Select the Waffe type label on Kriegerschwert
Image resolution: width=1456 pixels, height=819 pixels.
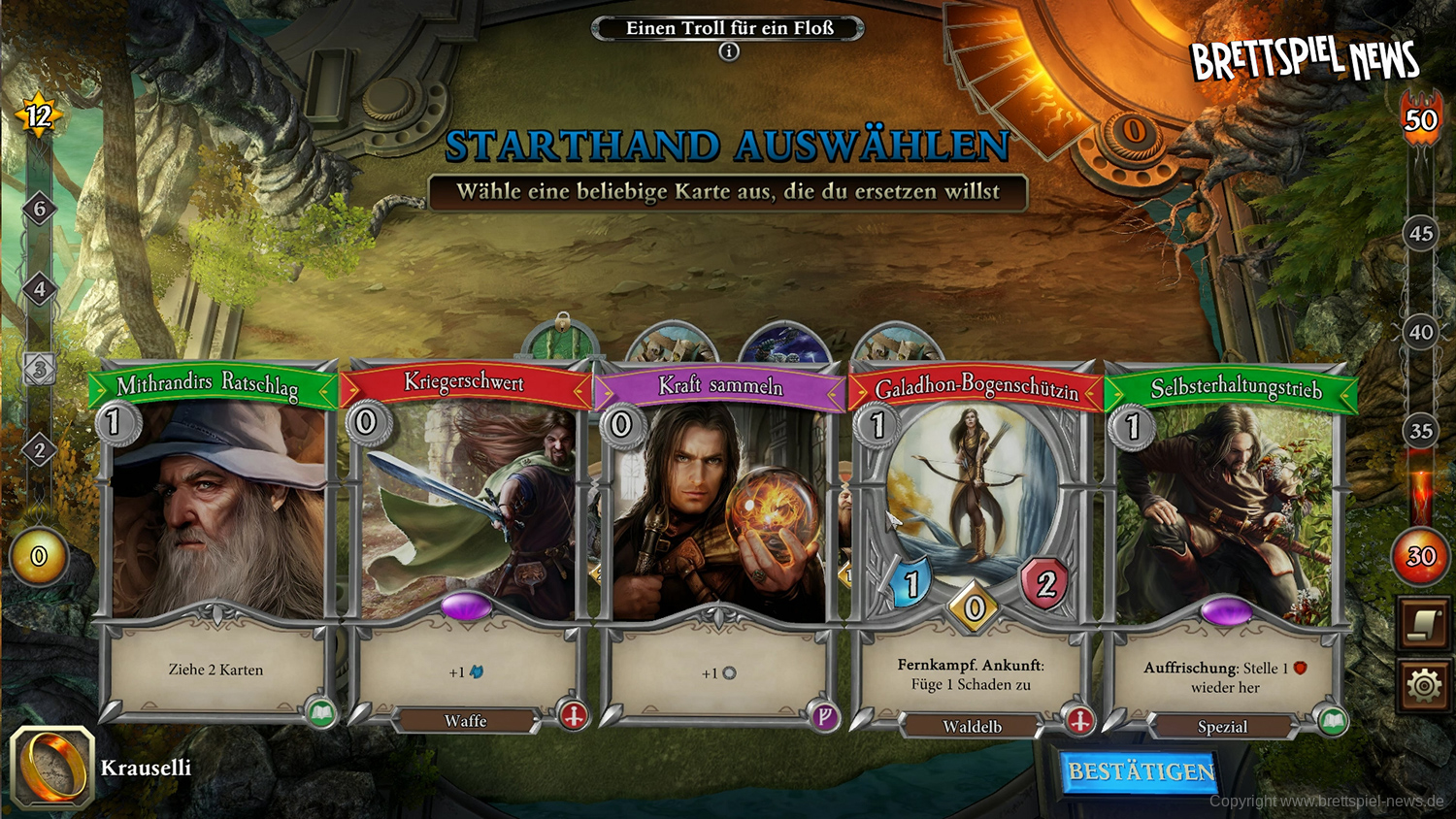[464, 721]
